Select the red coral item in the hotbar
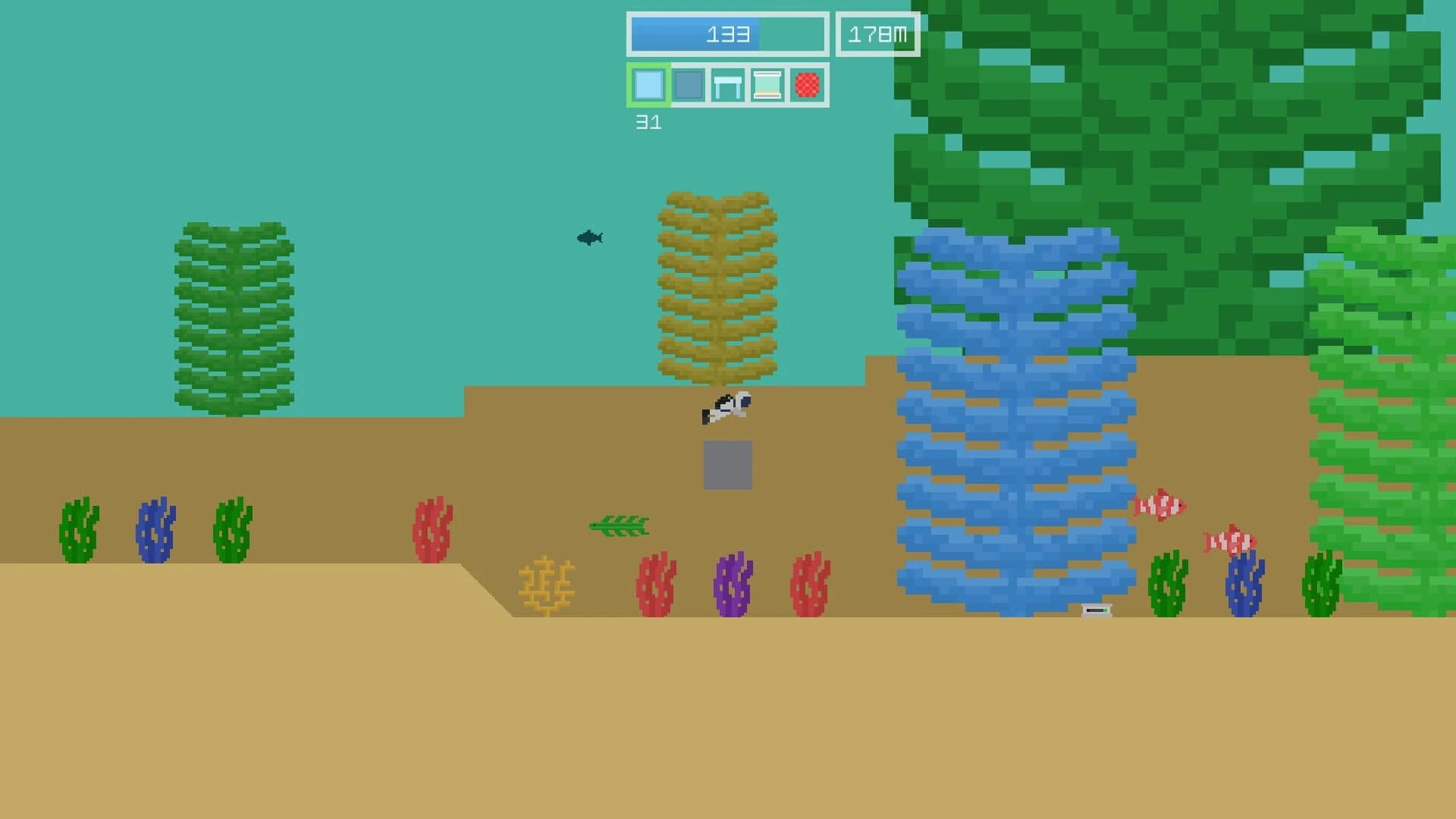This screenshot has height=819, width=1456. pos(808,86)
